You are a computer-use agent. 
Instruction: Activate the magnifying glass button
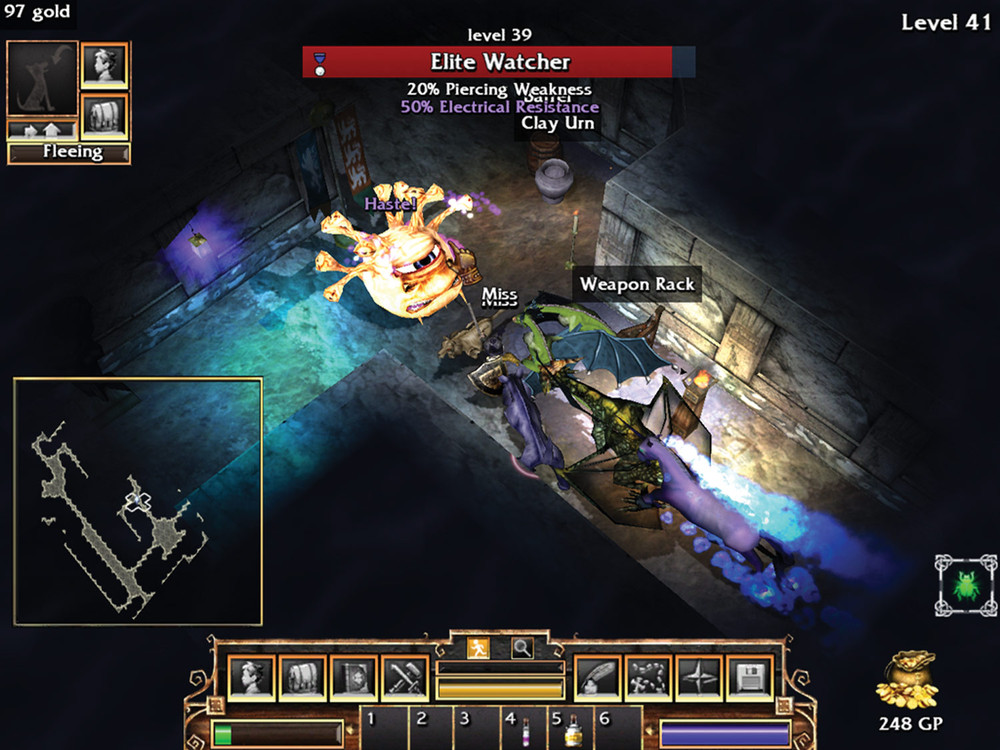pyautogui.click(x=522, y=647)
